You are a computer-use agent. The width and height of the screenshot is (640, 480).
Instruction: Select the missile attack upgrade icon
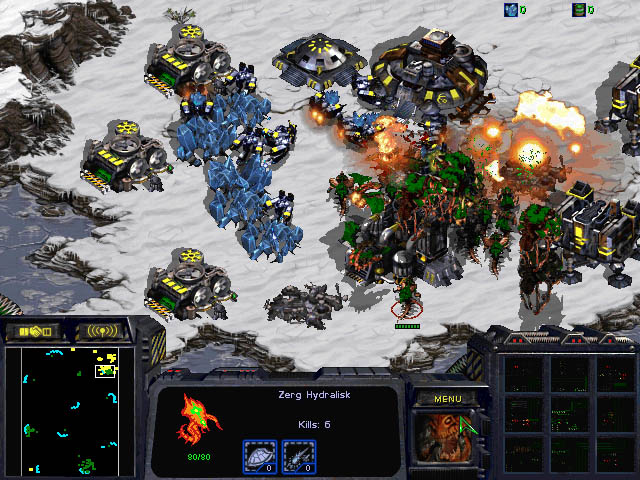click(x=299, y=456)
